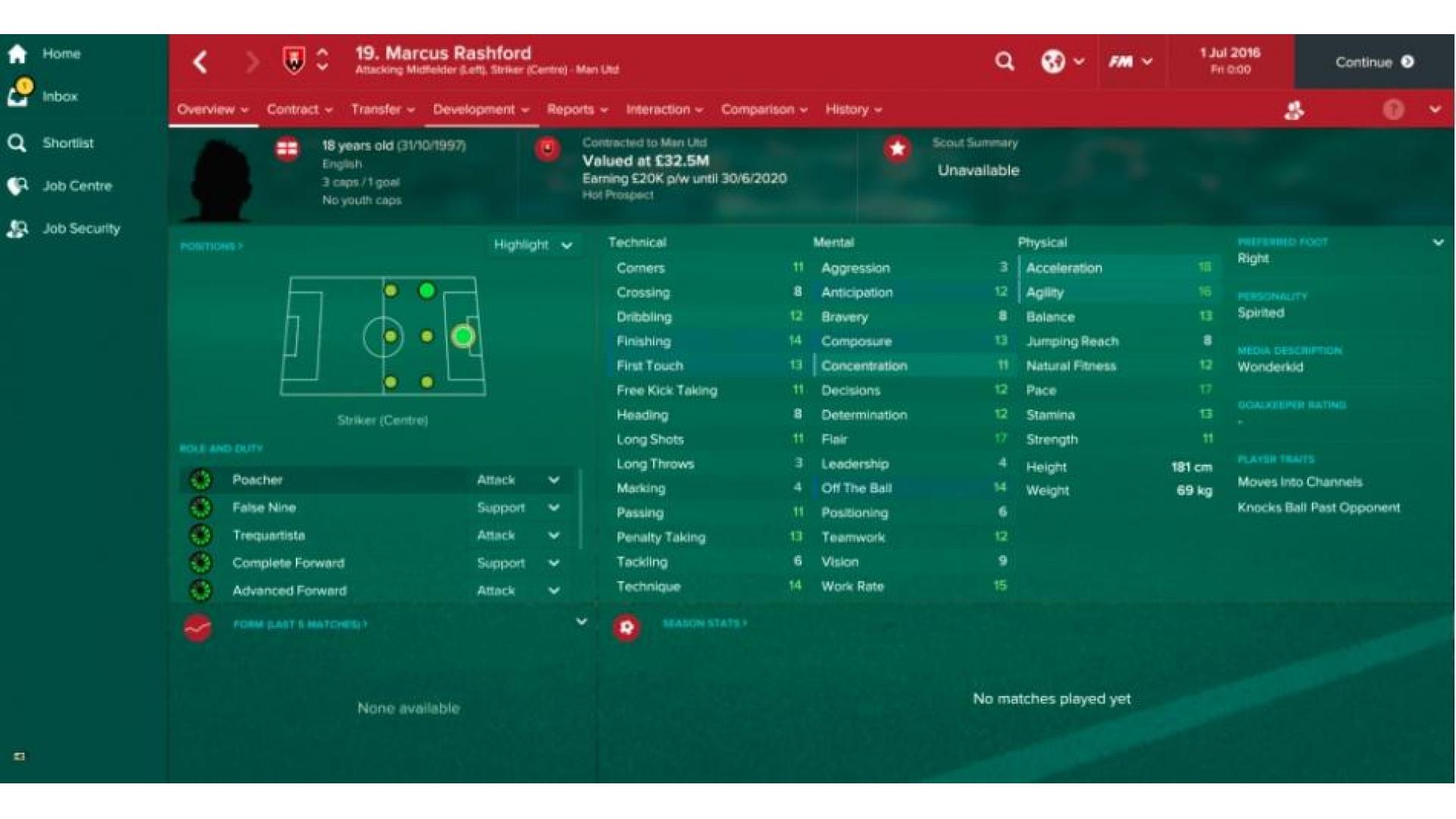Click the Poacher role status circle
The image size is (1456, 819).
[201, 479]
